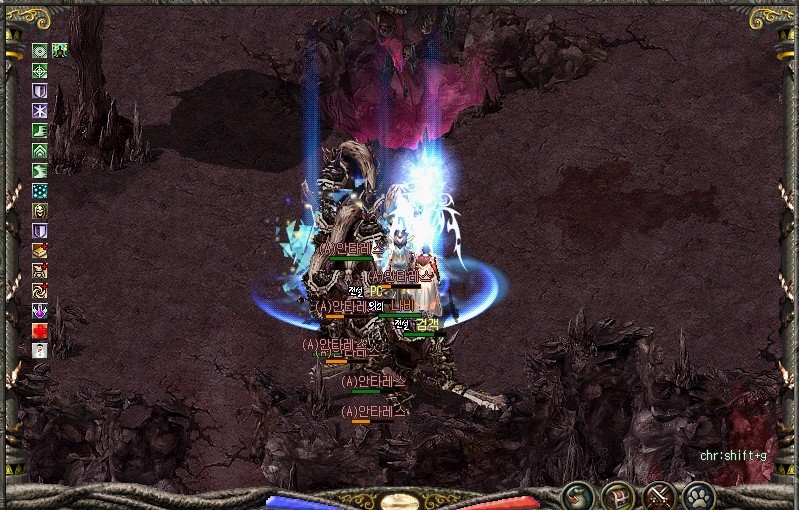Open the paw print pet menu
The height and width of the screenshot is (510, 799).
698,495
